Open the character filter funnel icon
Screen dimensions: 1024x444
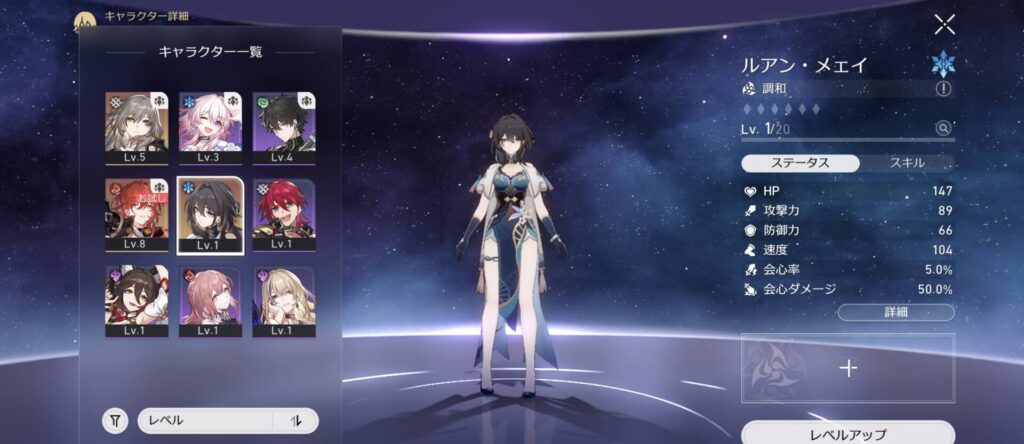pos(117,421)
